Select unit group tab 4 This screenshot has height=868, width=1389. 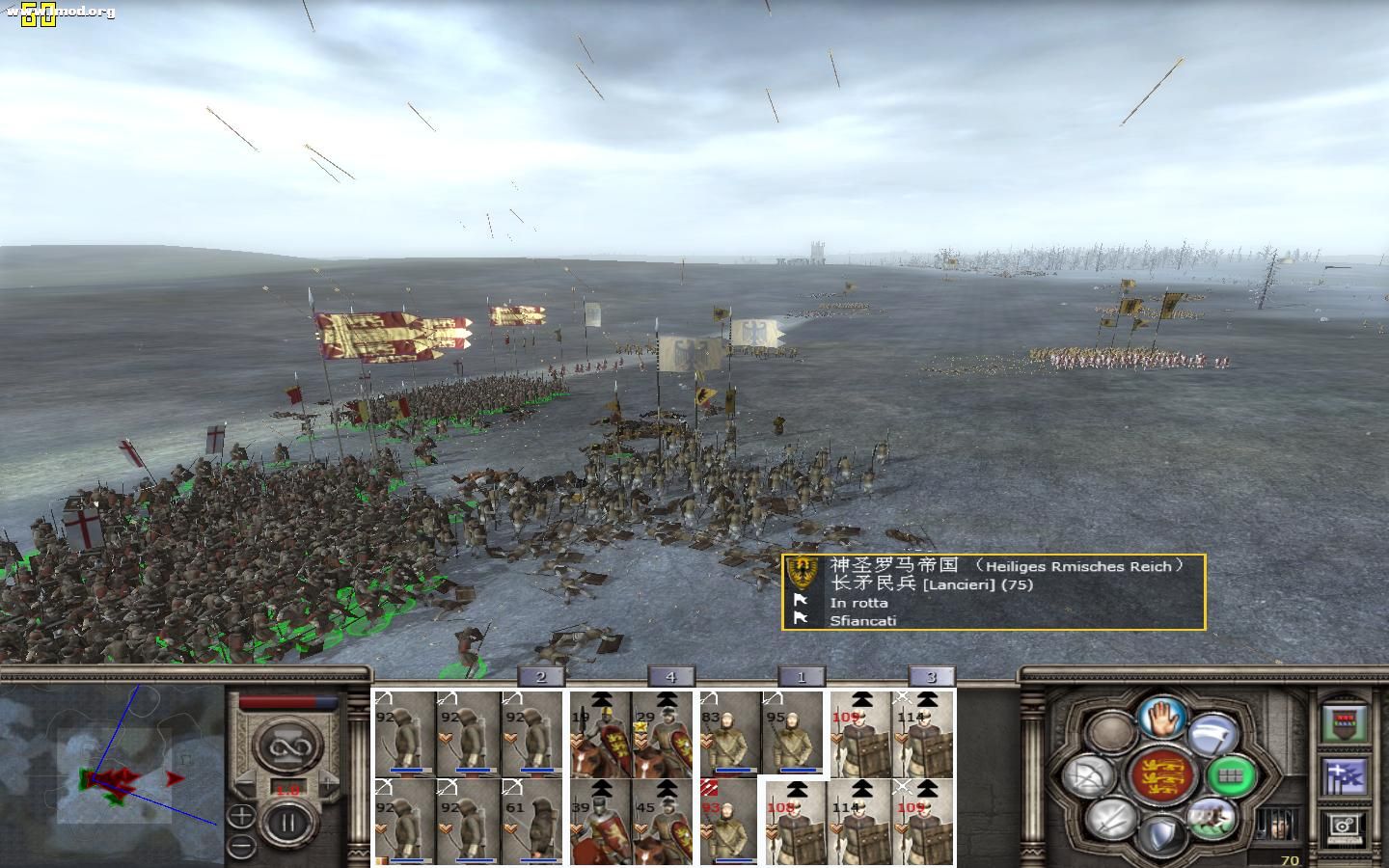coord(670,677)
